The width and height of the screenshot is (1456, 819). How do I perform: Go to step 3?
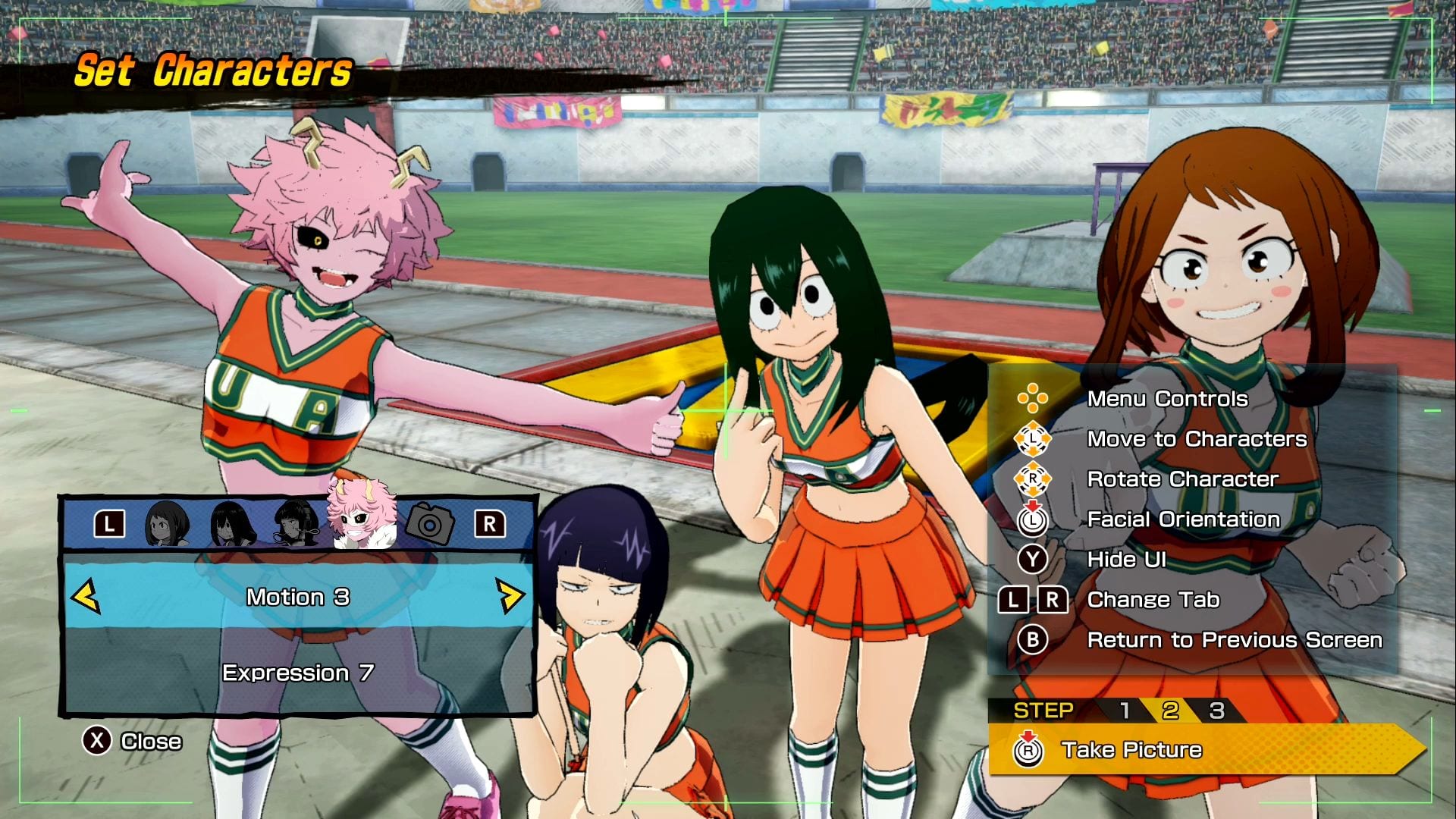click(1216, 711)
